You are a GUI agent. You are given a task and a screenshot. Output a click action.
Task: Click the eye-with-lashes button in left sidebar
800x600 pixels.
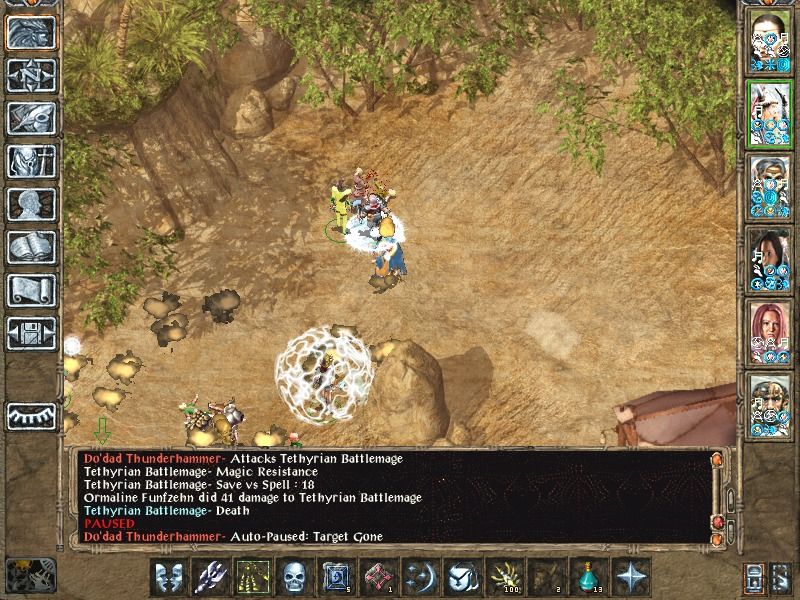pos(32,416)
